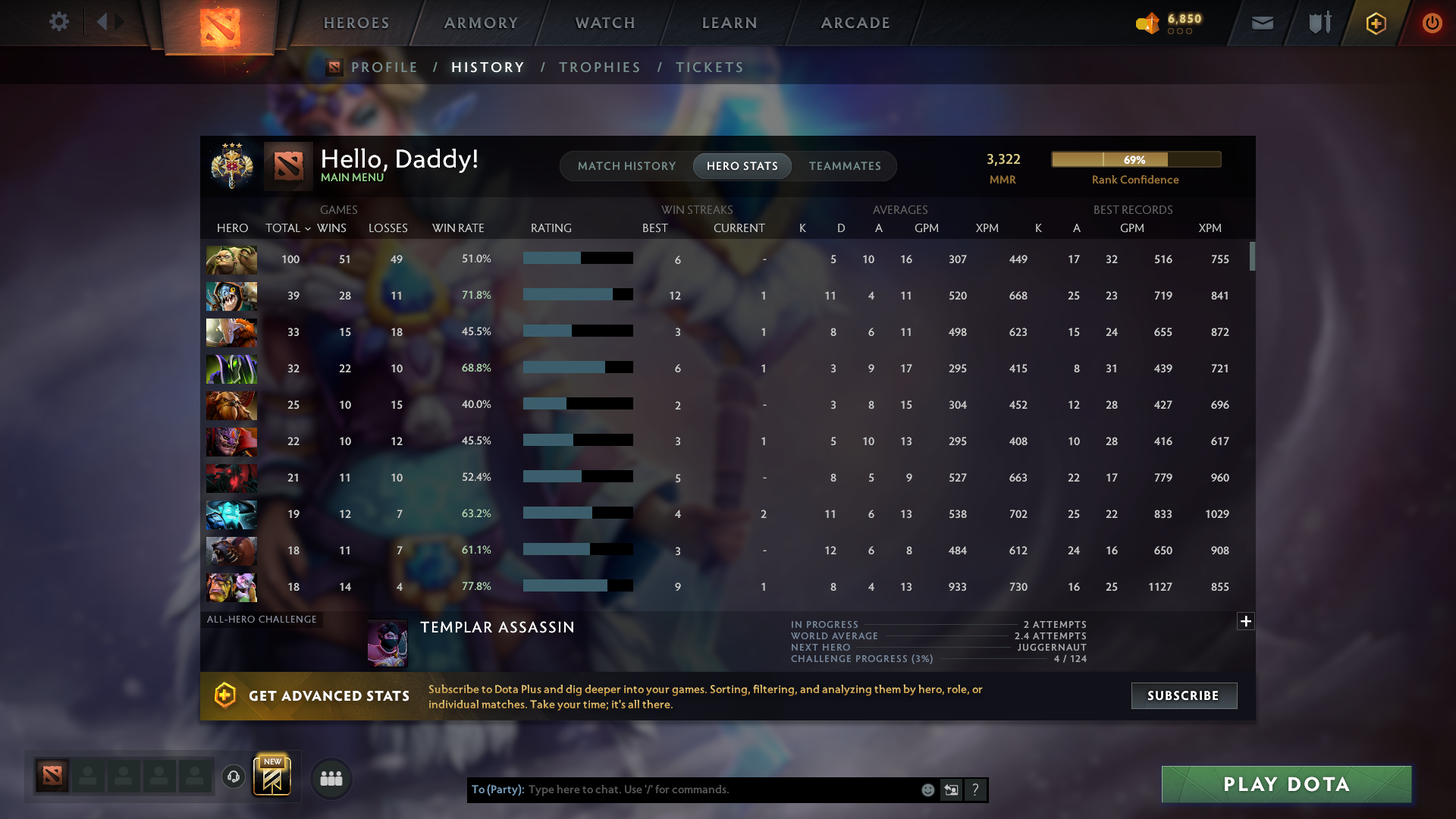1456x819 pixels.
Task: Open Slark's hero statistics
Action: [x=231, y=296]
